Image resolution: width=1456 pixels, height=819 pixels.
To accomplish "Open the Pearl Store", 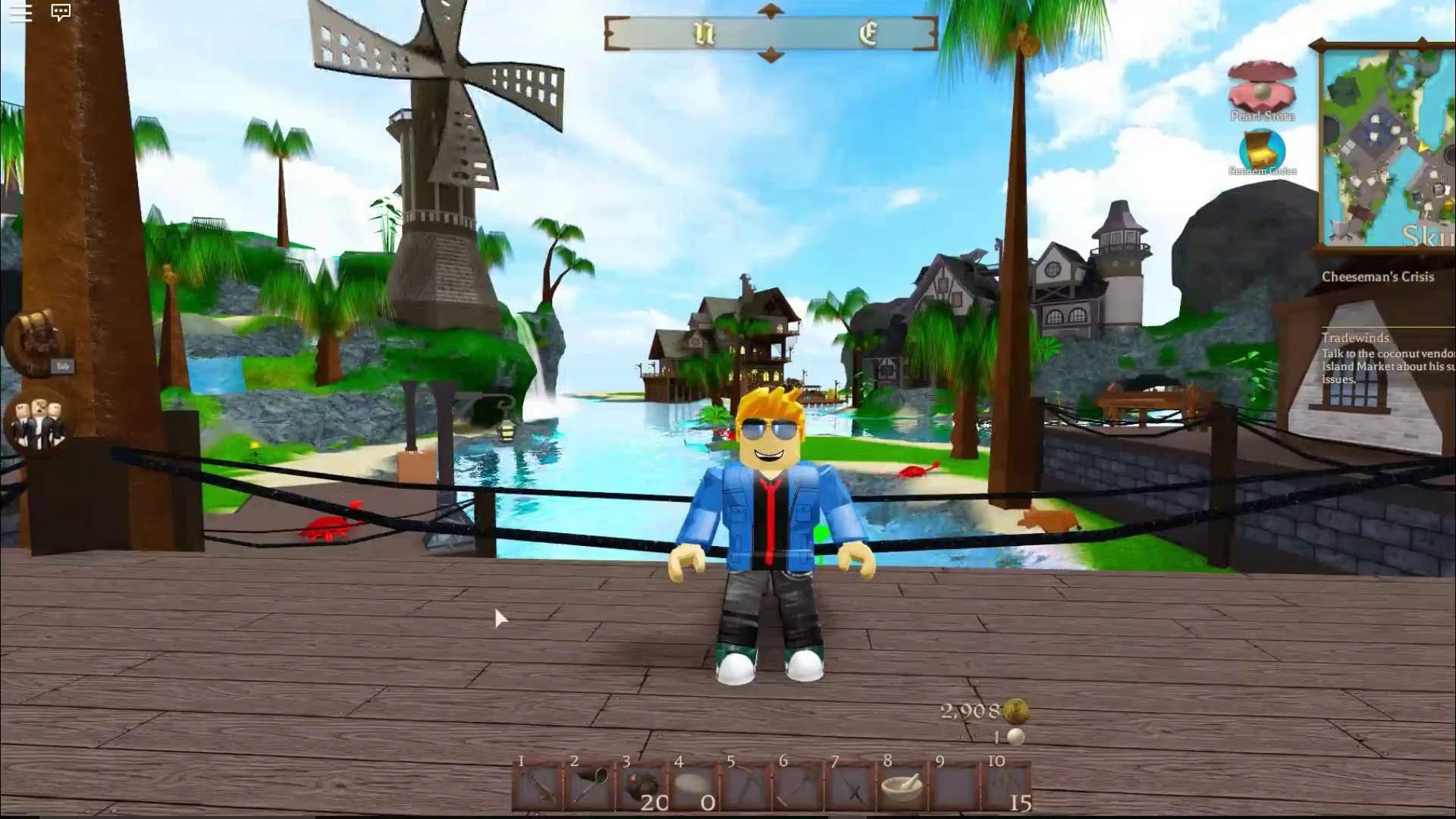I will tap(1262, 91).
